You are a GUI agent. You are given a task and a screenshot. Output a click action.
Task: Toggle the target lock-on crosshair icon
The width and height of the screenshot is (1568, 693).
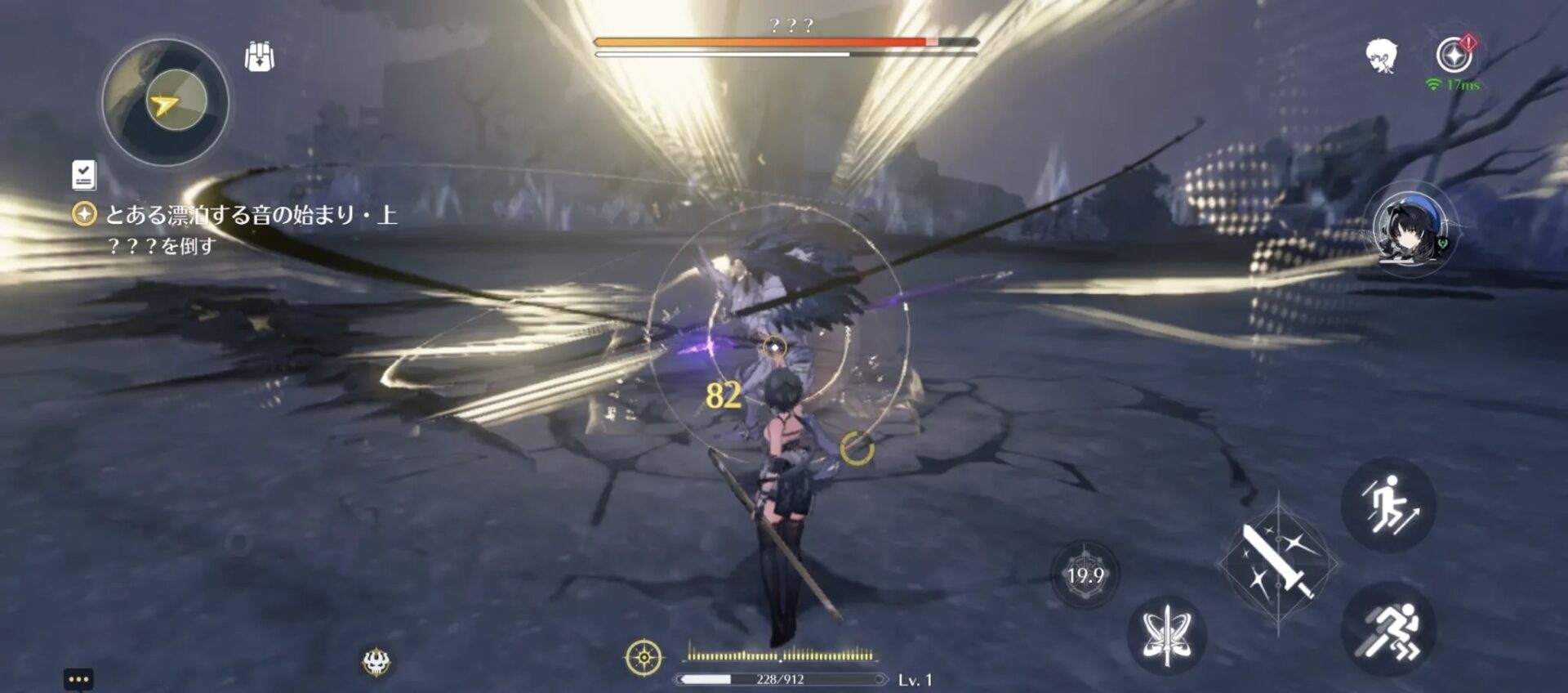tap(644, 657)
